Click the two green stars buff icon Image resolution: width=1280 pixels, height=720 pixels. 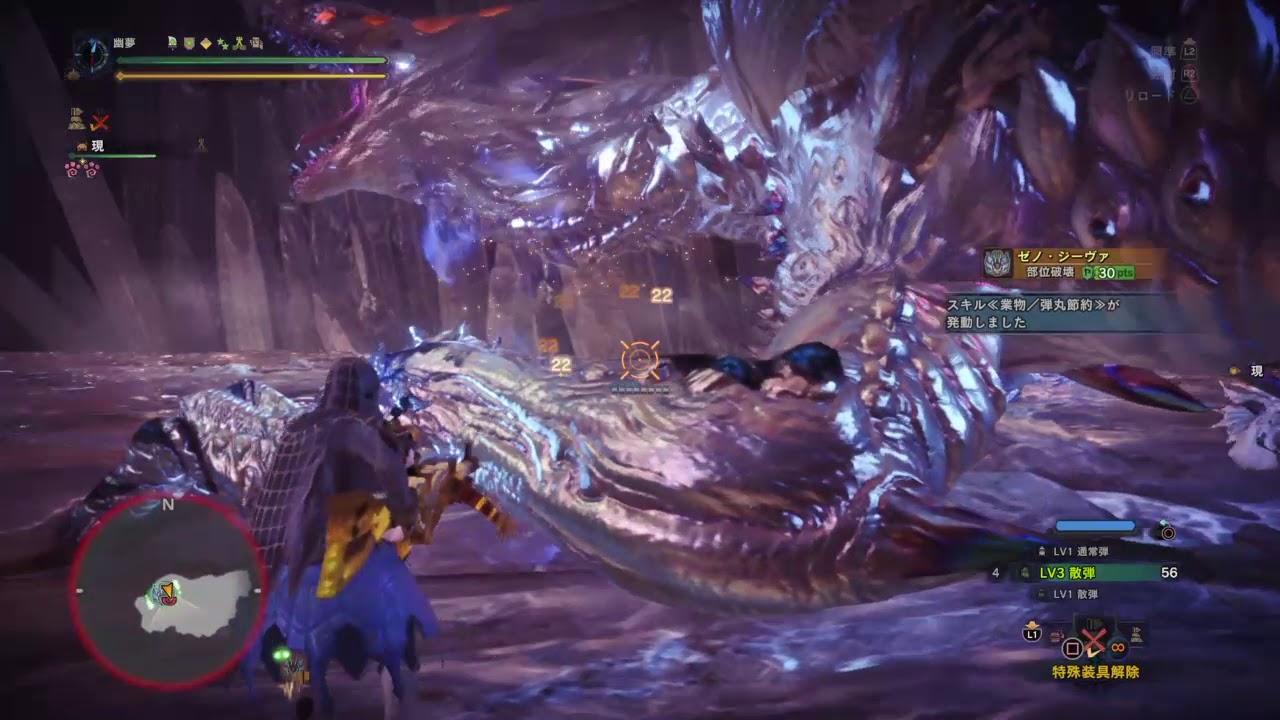pyautogui.click(x=223, y=43)
